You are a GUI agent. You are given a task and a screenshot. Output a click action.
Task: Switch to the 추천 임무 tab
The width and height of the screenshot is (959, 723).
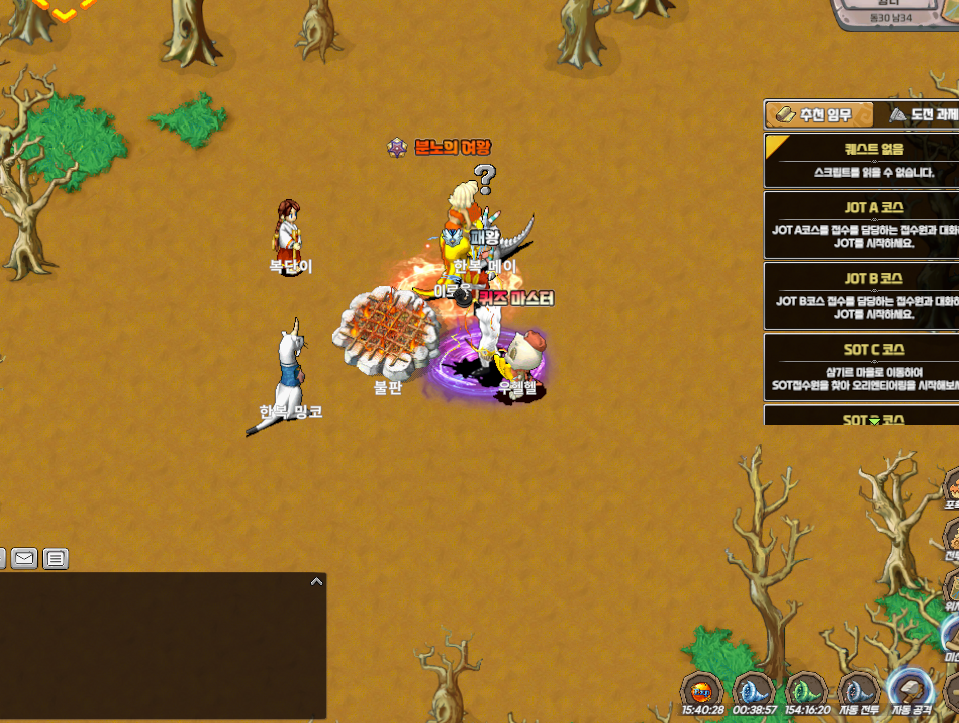click(819, 115)
